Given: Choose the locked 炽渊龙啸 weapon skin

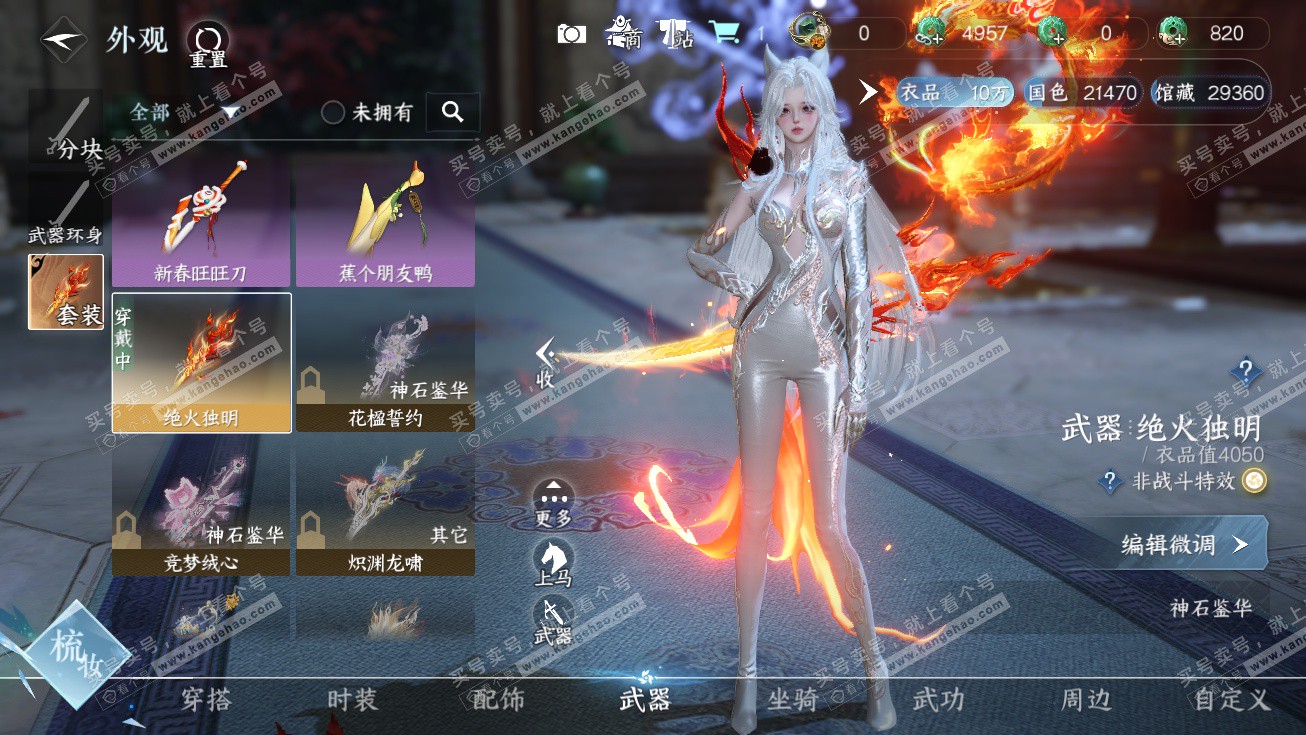Looking at the screenshot, I should 385,508.
